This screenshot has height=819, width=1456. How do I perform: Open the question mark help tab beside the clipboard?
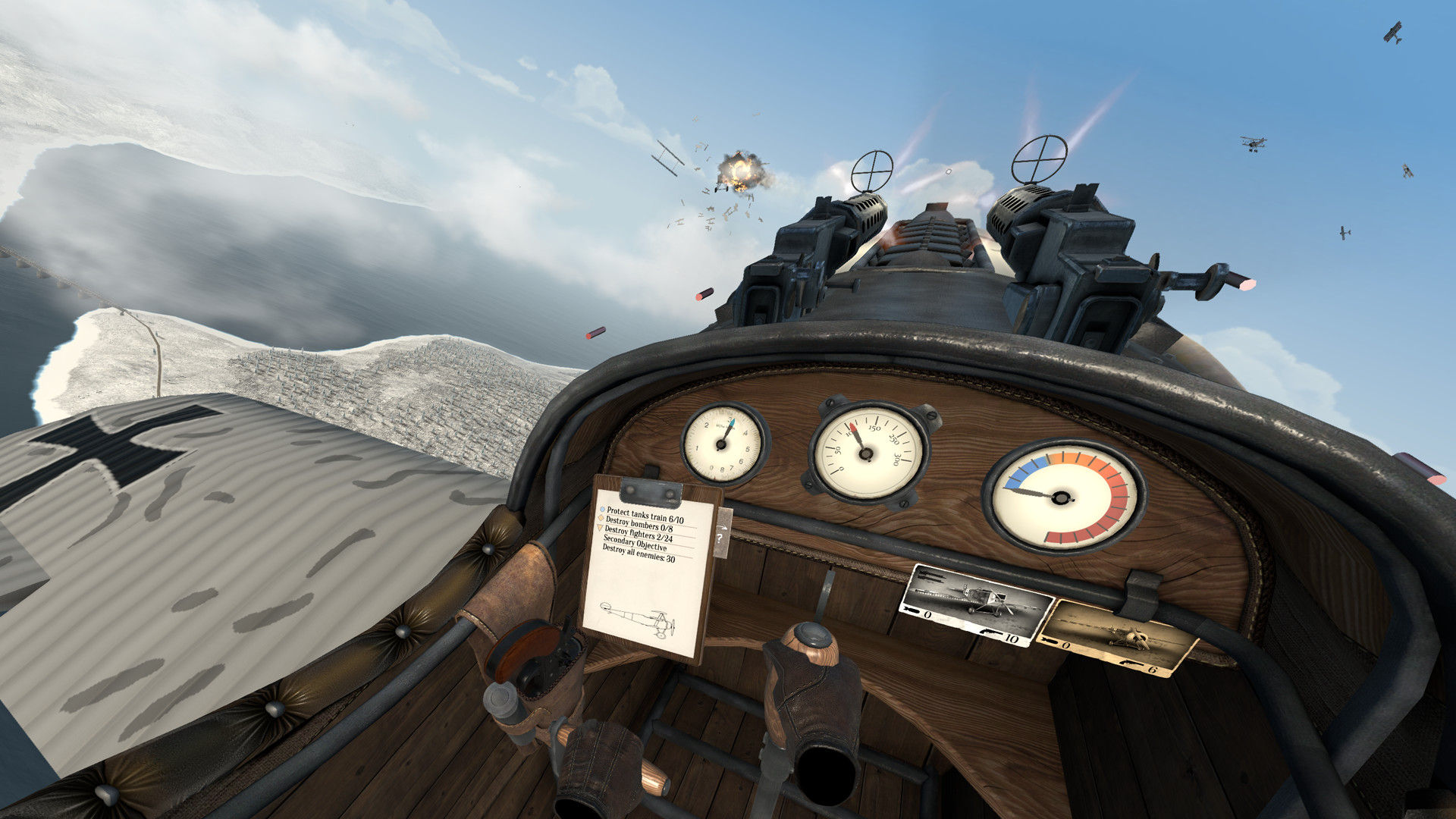point(720,538)
